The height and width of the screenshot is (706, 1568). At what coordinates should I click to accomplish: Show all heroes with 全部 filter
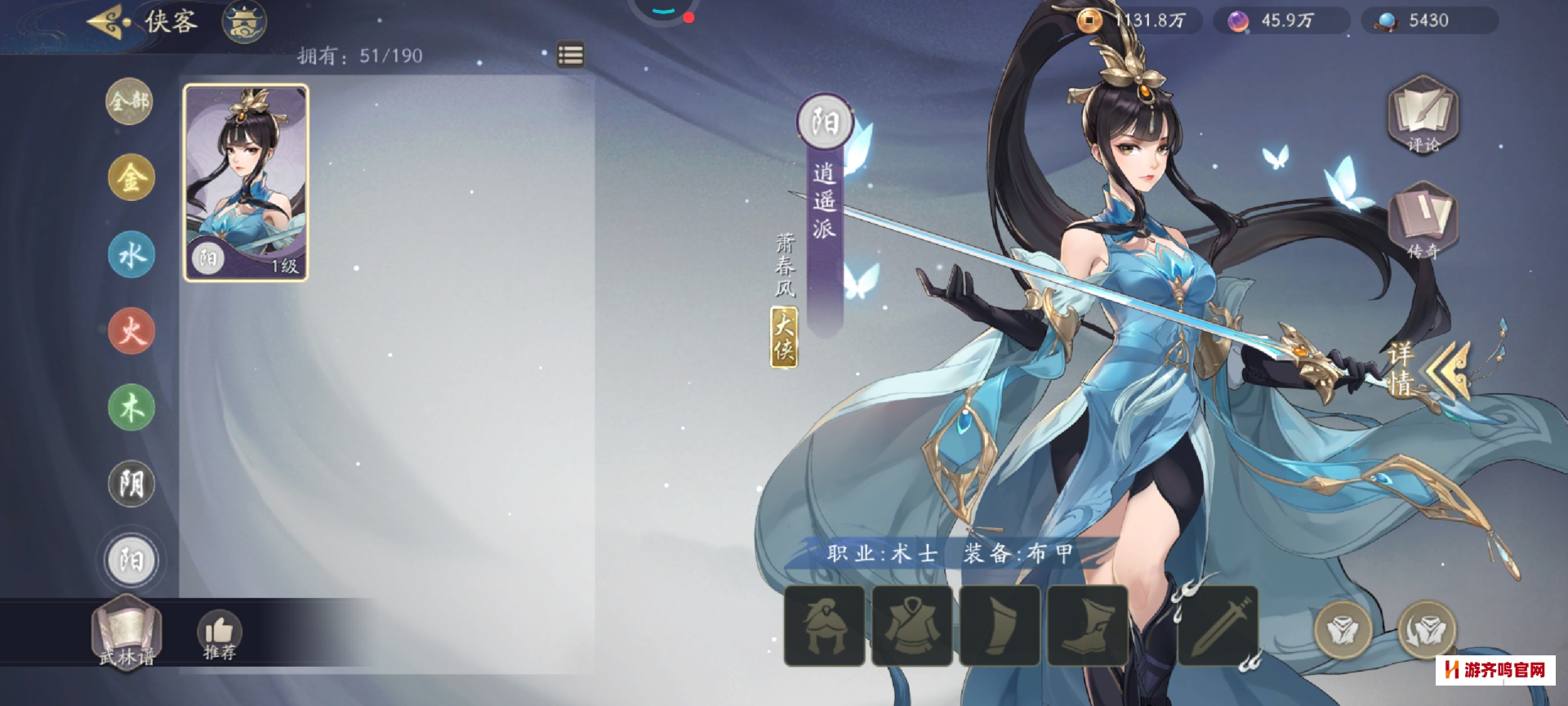130,101
